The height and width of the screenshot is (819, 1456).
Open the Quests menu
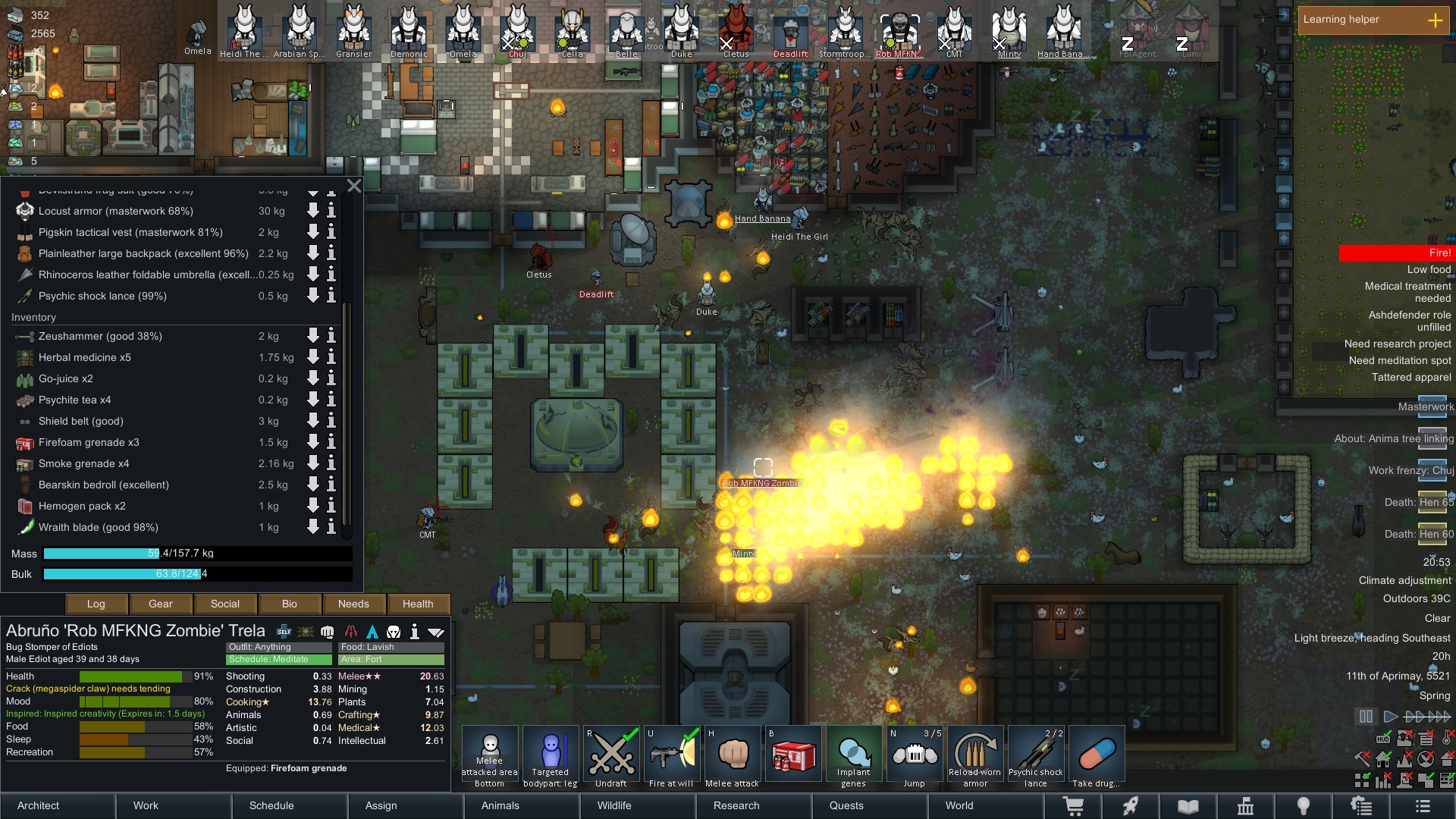tap(846, 805)
